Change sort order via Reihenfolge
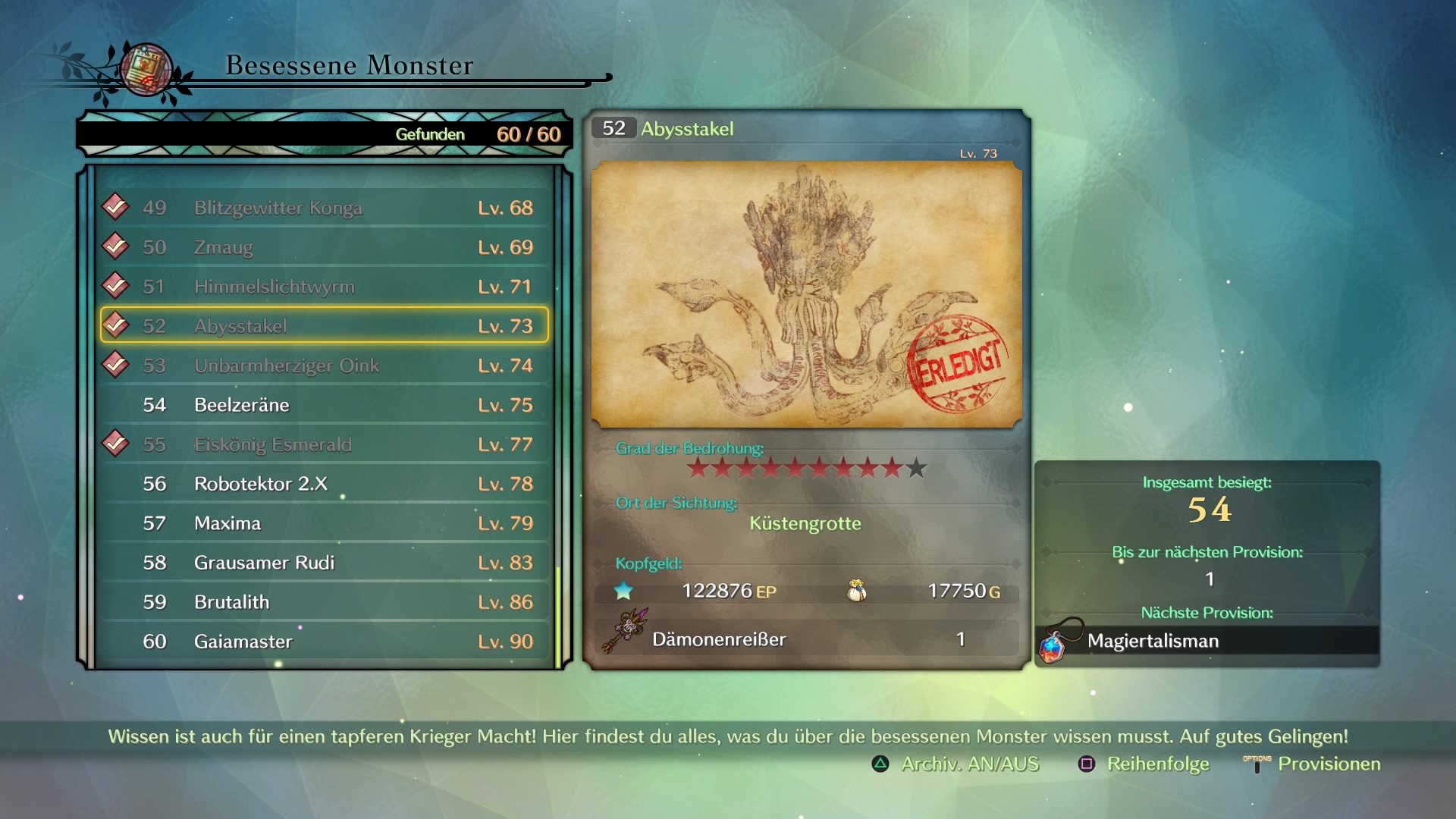 pos(1144,764)
